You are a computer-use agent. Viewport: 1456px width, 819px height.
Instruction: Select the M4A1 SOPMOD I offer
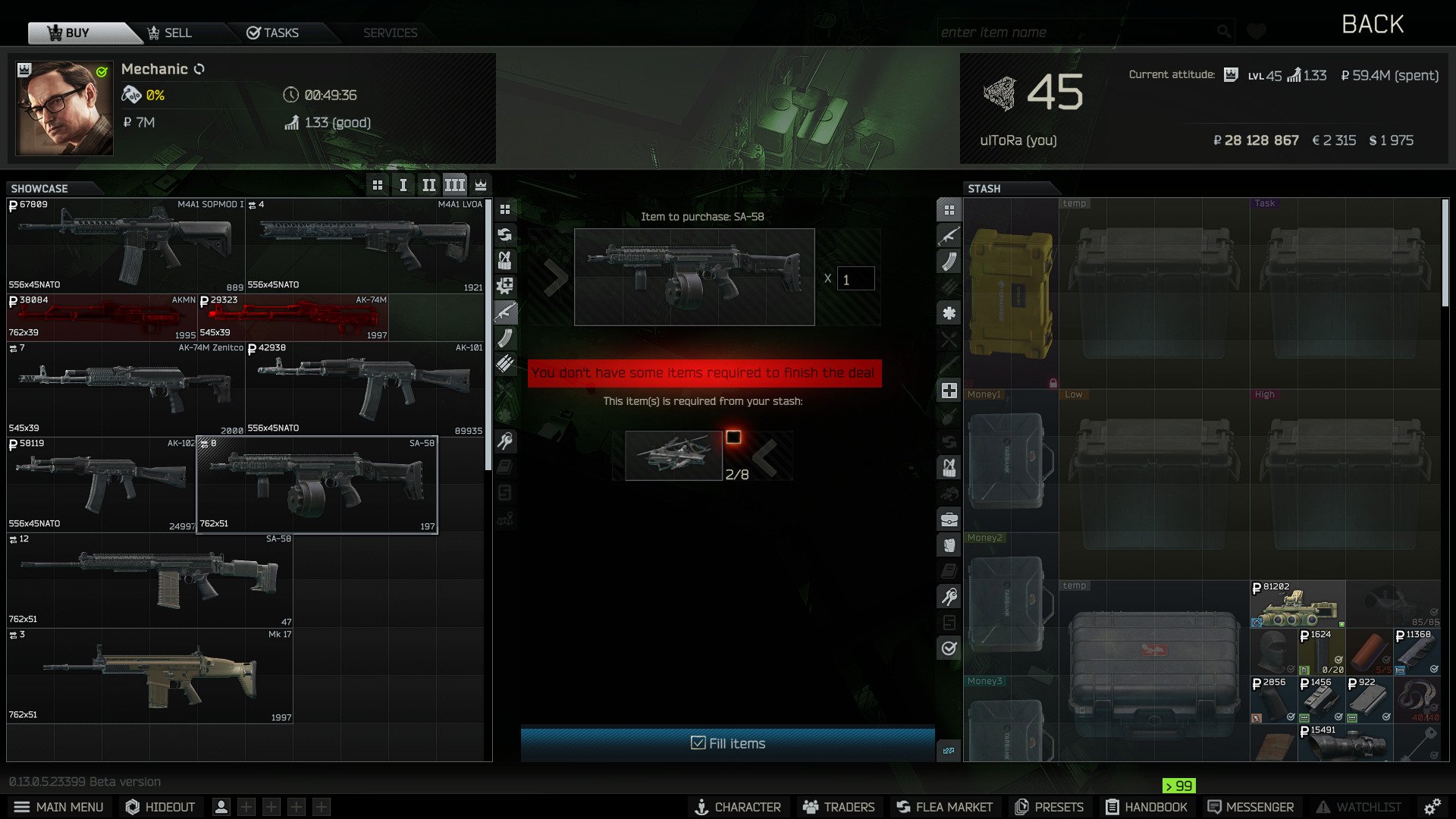126,245
